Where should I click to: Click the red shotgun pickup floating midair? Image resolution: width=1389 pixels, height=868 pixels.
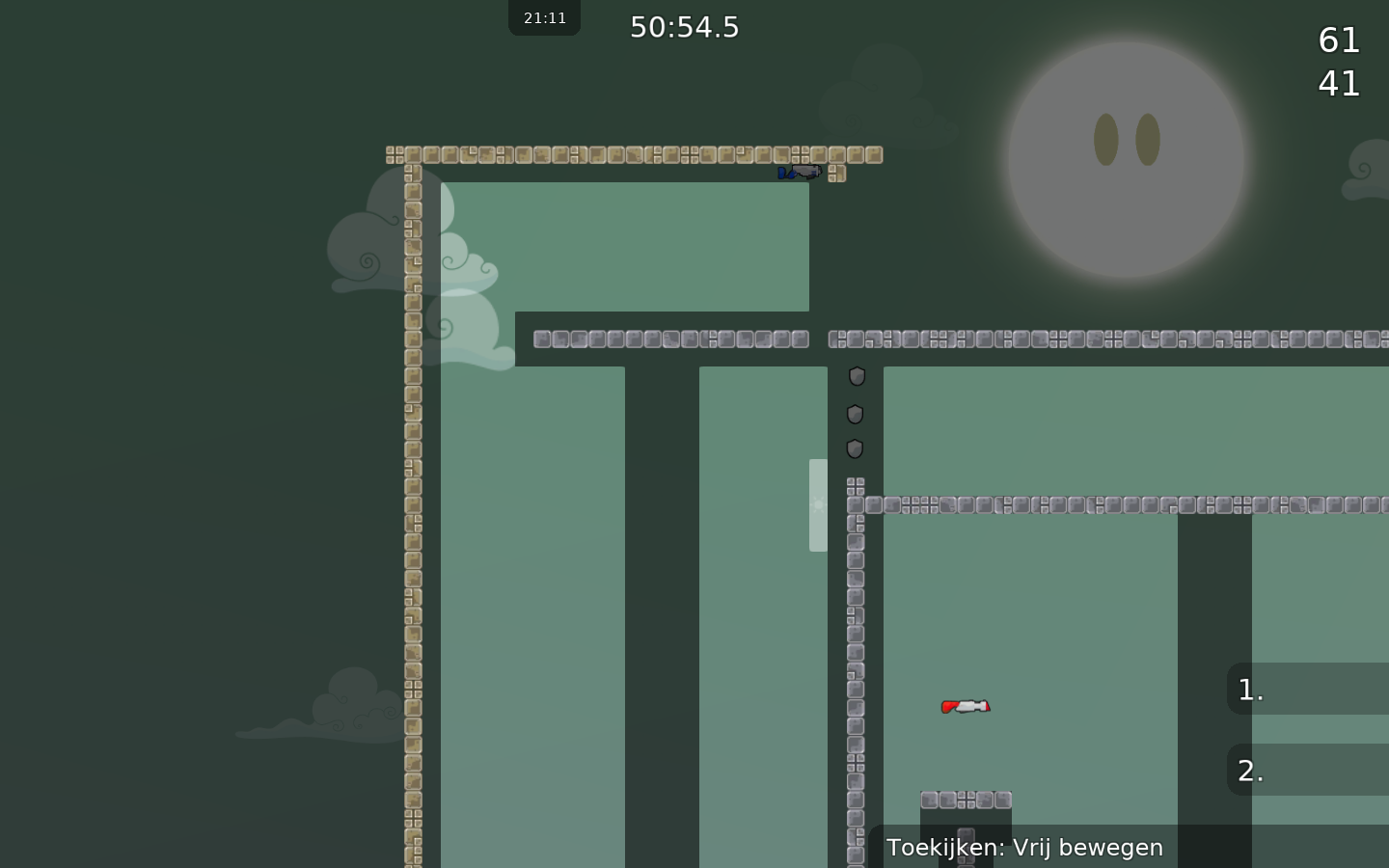[x=966, y=706]
